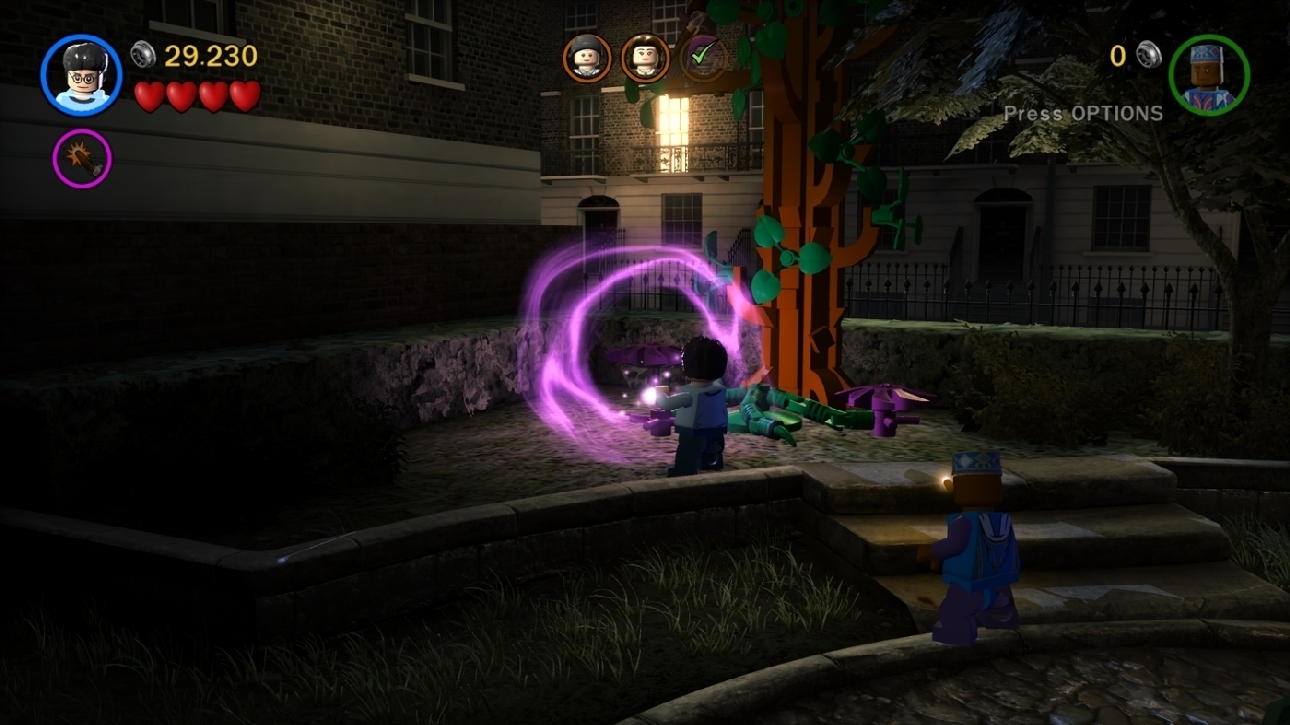
Task: Click the silver stud icon beside Harry's counter
Action: [x=141, y=55]
